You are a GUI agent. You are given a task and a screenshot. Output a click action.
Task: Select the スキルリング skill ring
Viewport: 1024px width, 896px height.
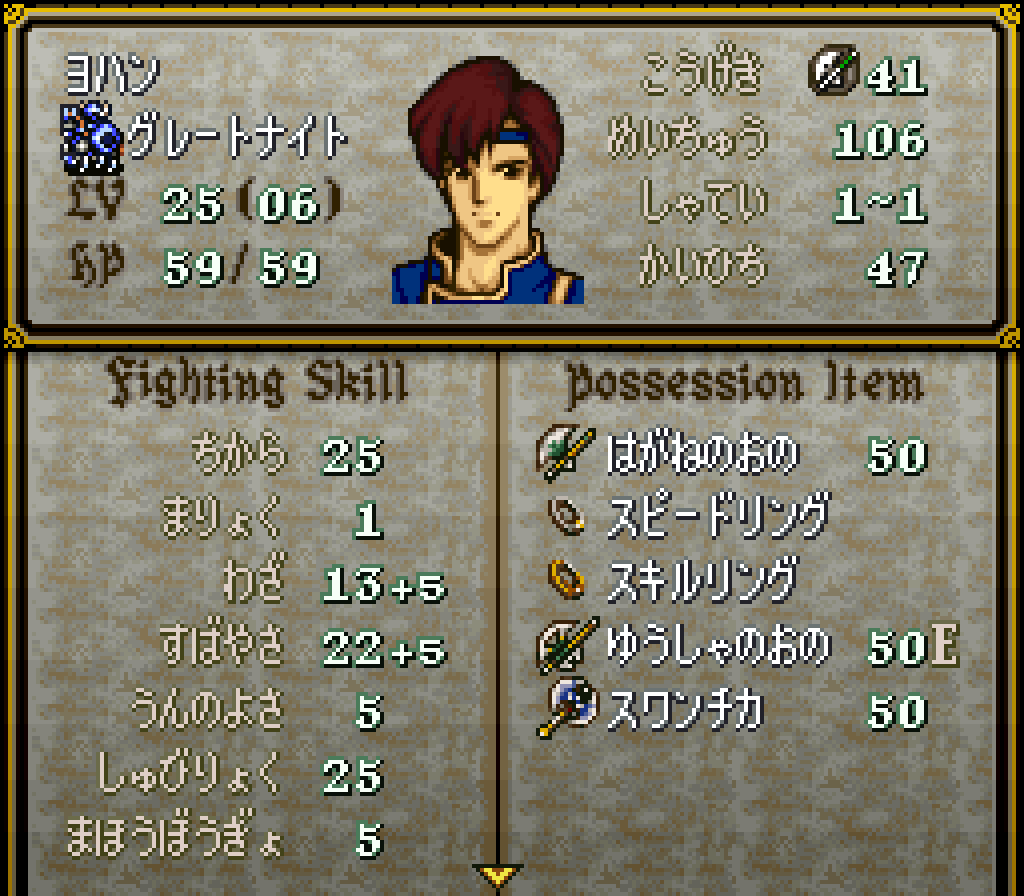[x=700, y=581]
